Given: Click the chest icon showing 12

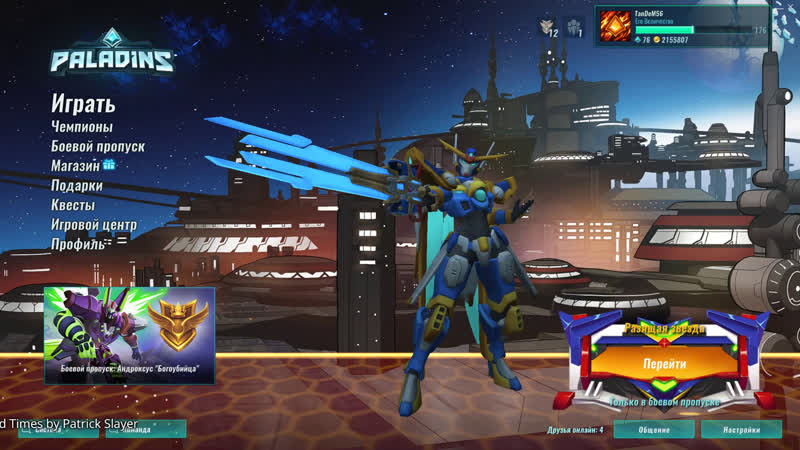Looking at the screenshot, I should (549, 27).
